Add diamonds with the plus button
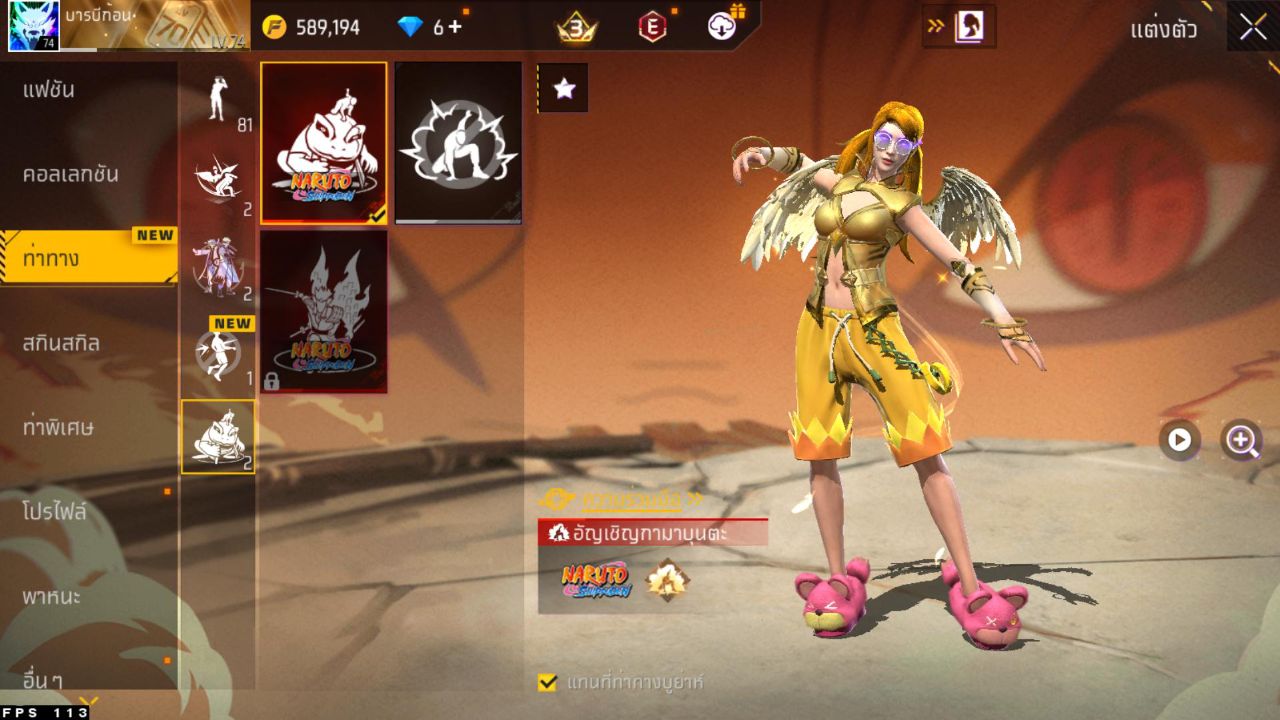1280x720 pixels. tap(455, 27)
